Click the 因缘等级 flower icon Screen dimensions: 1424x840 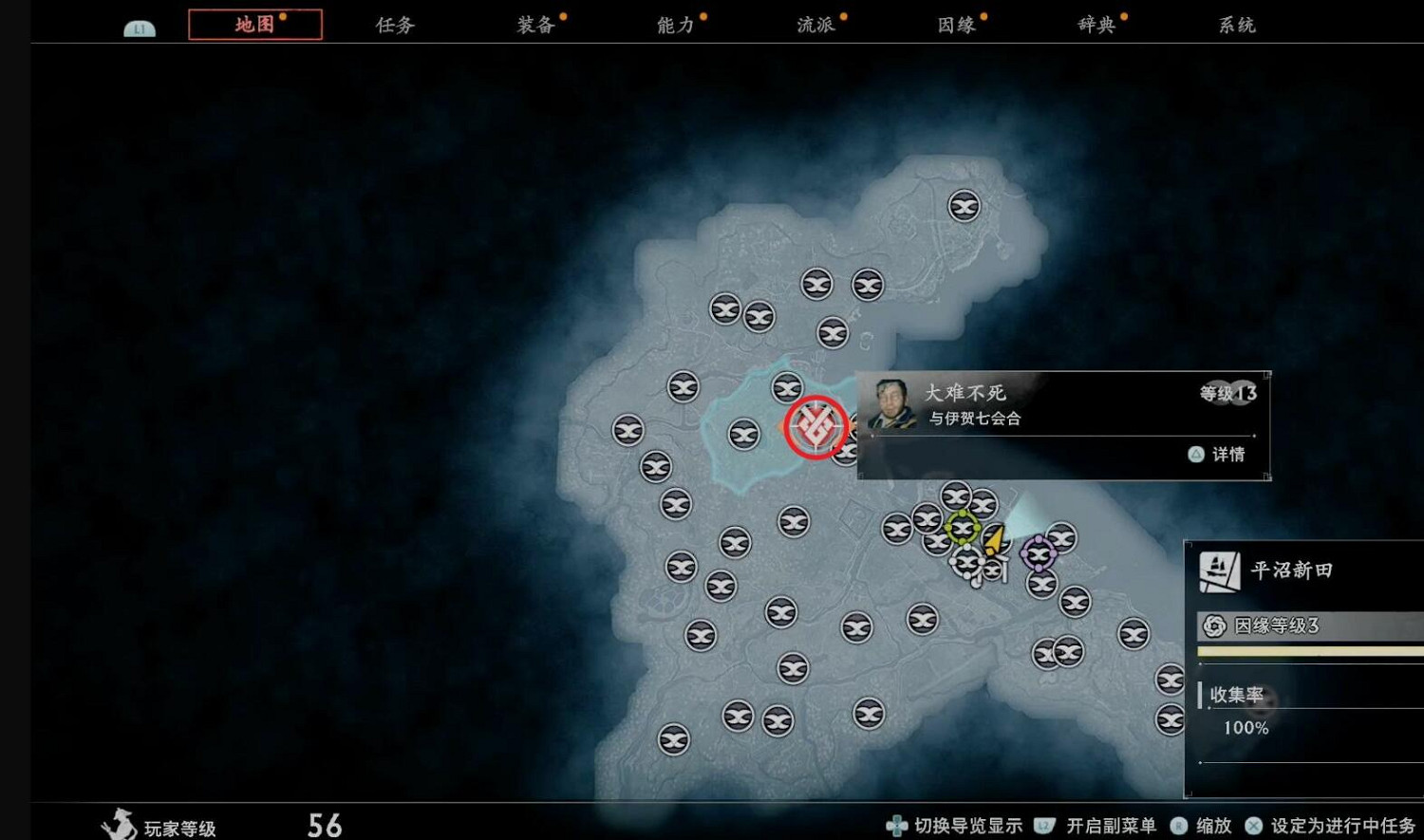pos(1212,625)
